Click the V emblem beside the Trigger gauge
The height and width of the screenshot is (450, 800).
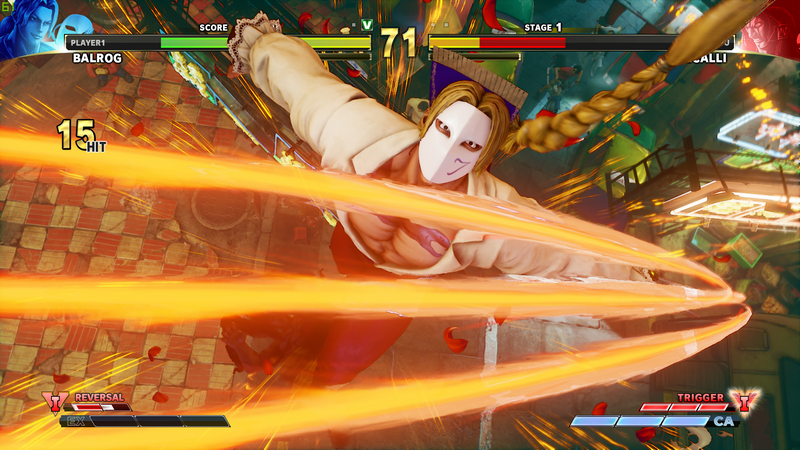pos(742,401)
